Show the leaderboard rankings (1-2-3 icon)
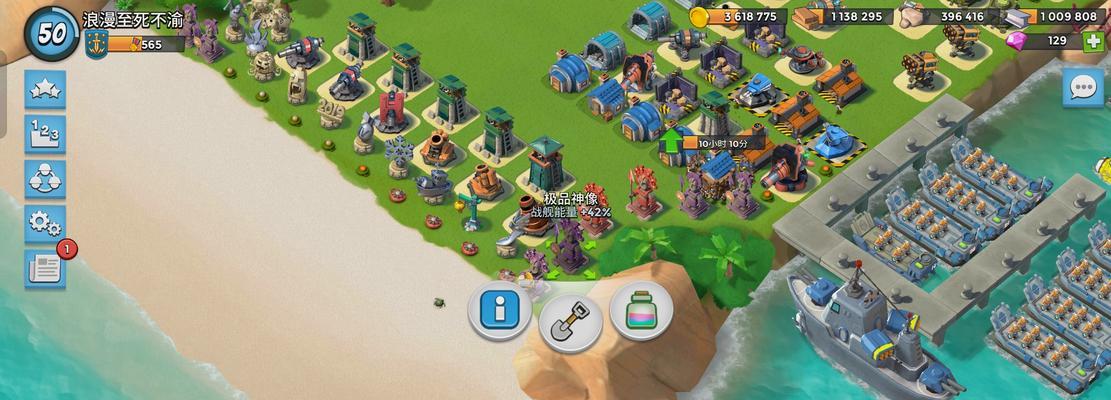The image size is (1111, 400). [x=46, y=134]
